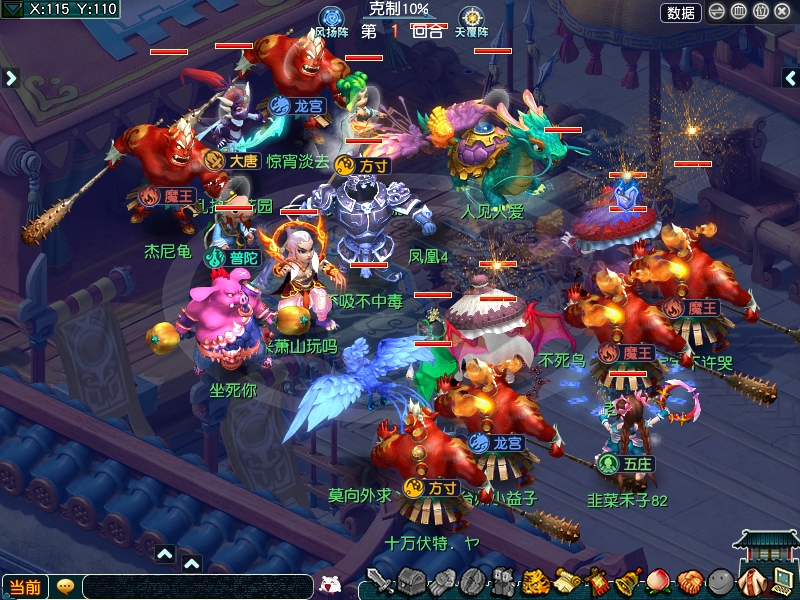The height and width of the screenshot is (600, 800).
Task: Click the round X button at top right
Action: coord(782,12)
